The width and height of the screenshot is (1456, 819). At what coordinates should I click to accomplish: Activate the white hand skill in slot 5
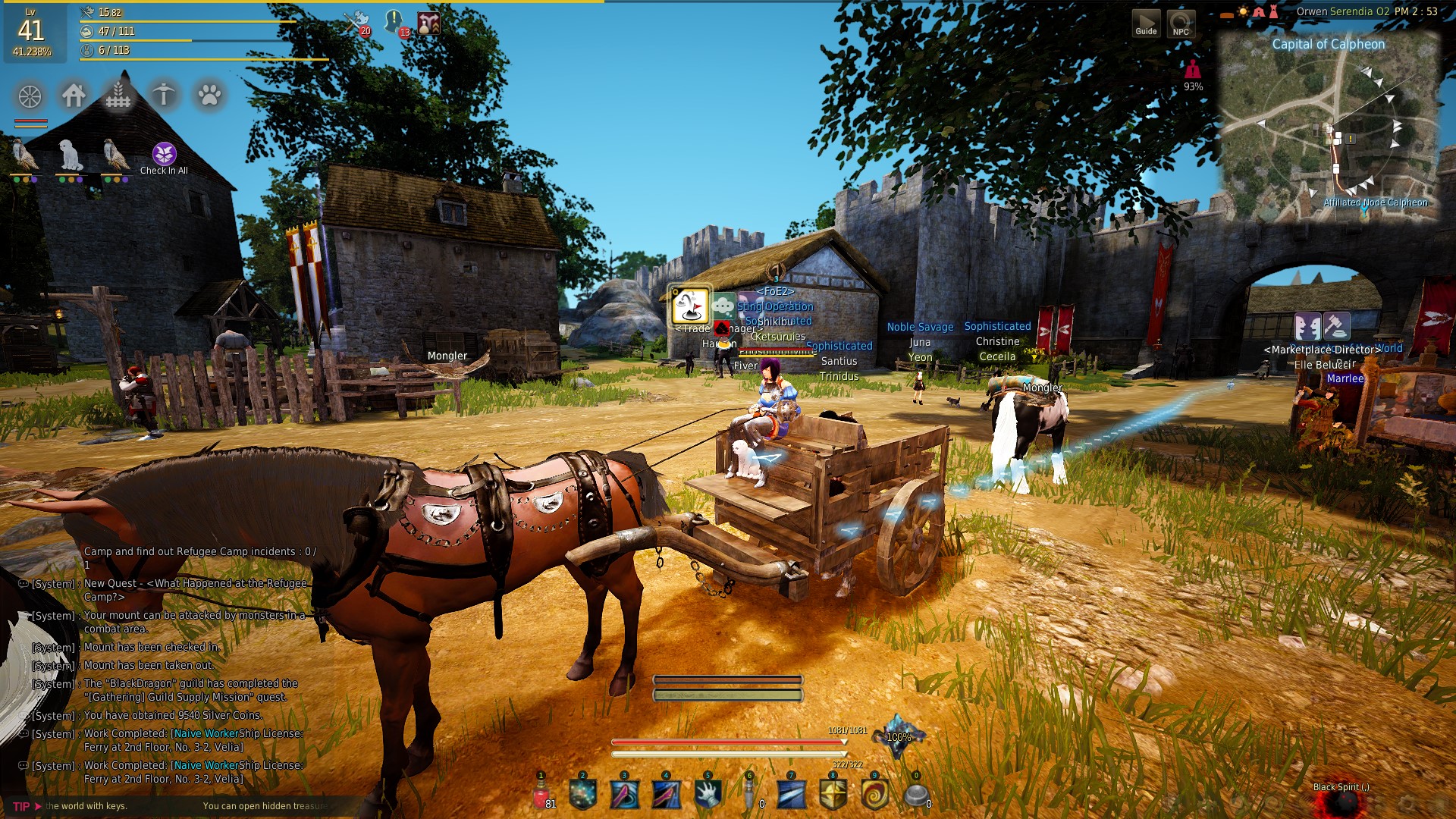pos(708,795)
